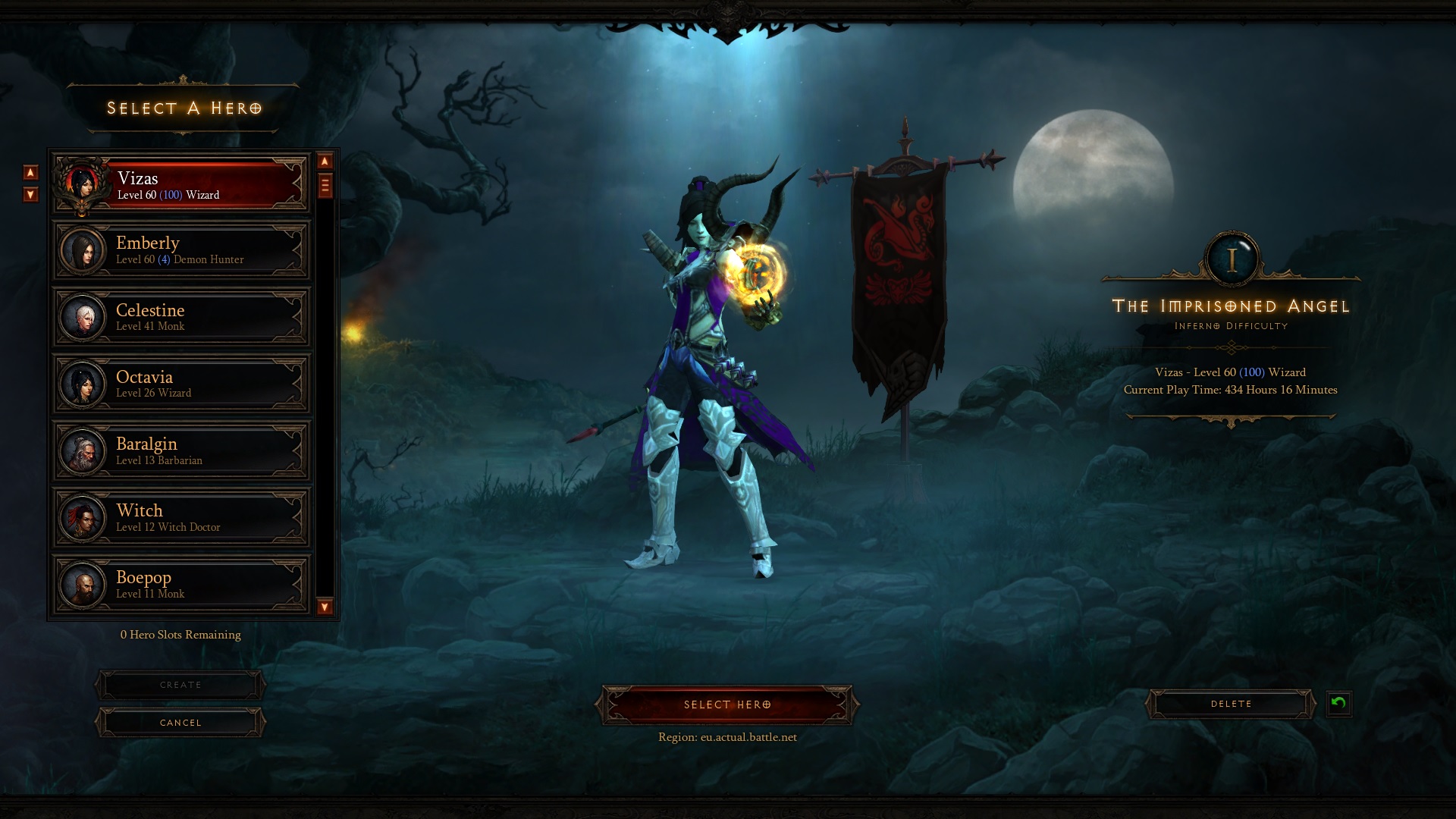Click the green undo arrow beside Delete
The width and height of the screenshot is (1456, 819).
click(1338, 703)
